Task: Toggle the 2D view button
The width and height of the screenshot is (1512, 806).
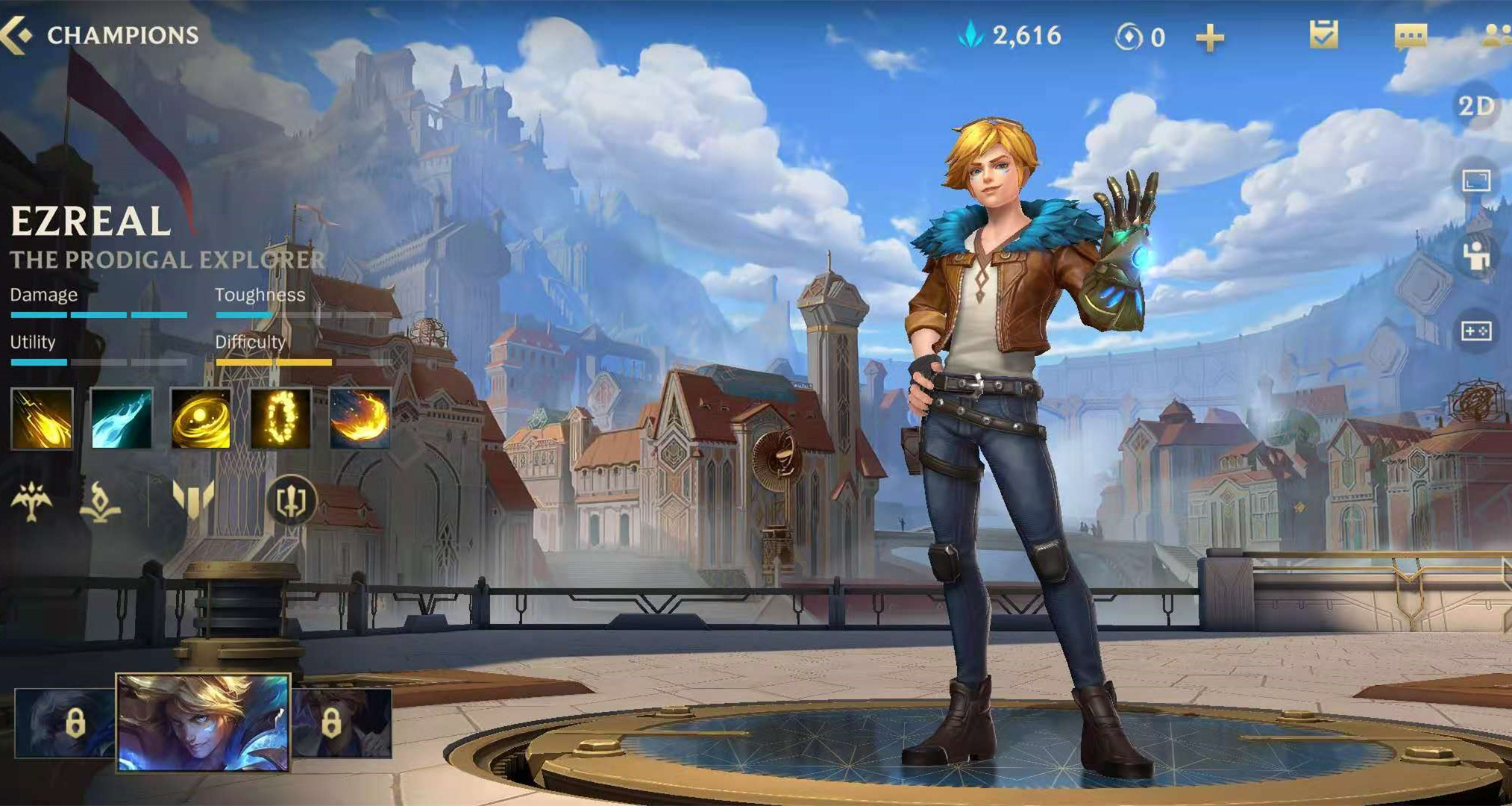Action: [x=1476, y=107]
